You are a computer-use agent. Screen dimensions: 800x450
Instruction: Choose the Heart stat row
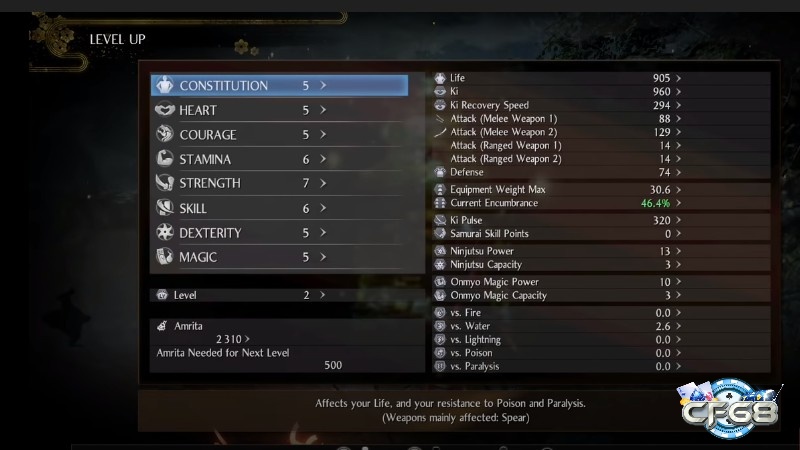[279, 110]
